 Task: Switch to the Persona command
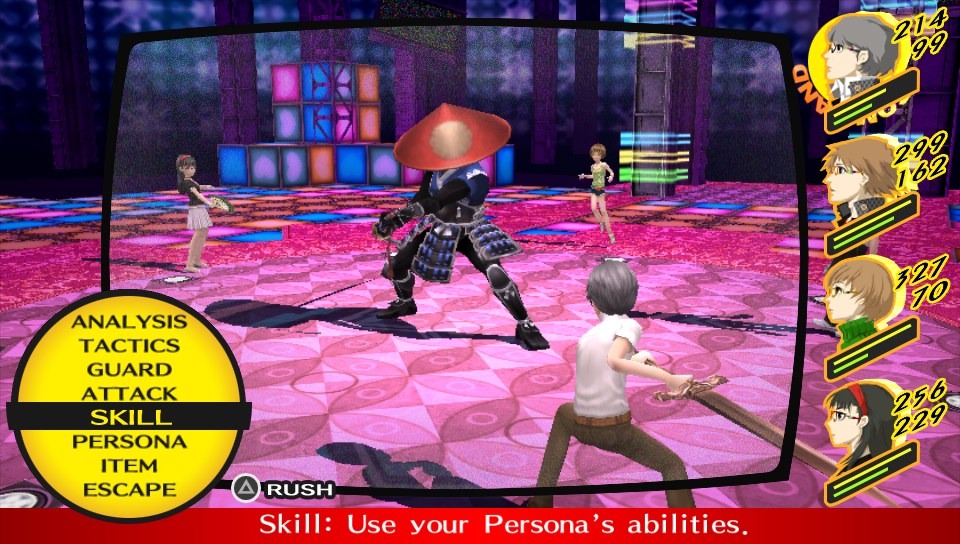[129, 442]
